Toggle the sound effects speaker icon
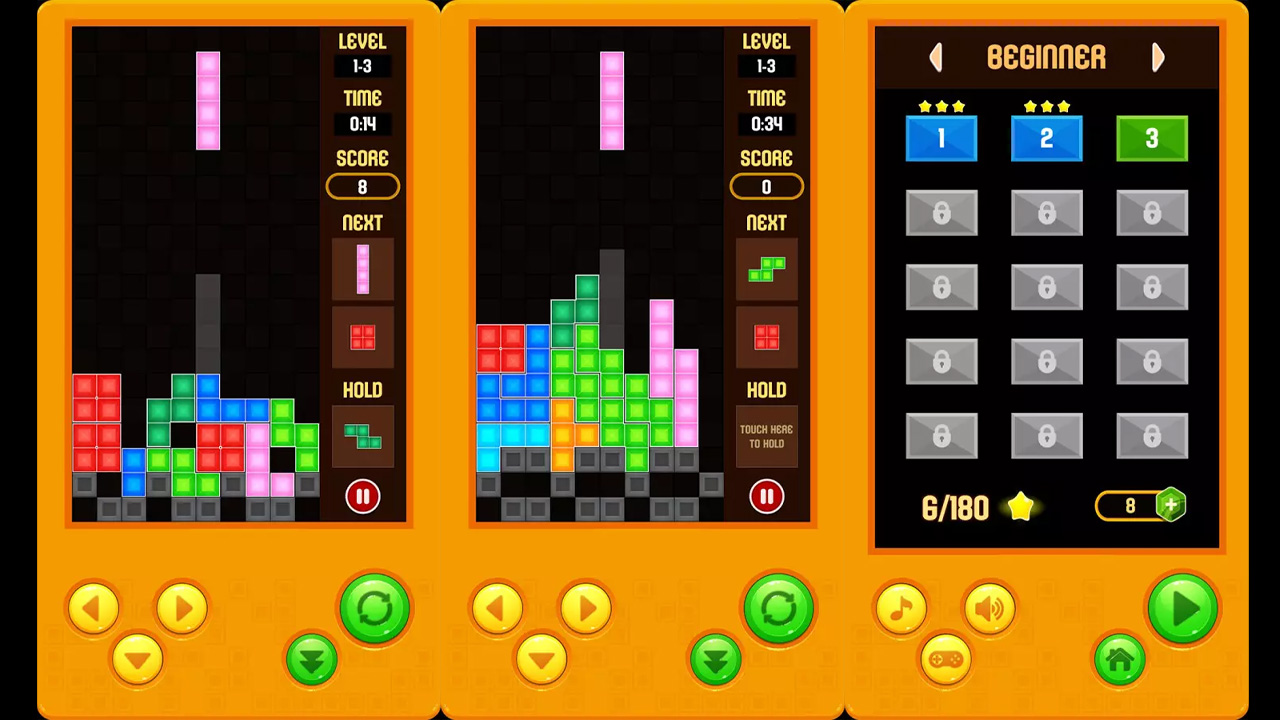Image resolution: width=1280 pixels, height=720 pixels. [x=989, y=608]
